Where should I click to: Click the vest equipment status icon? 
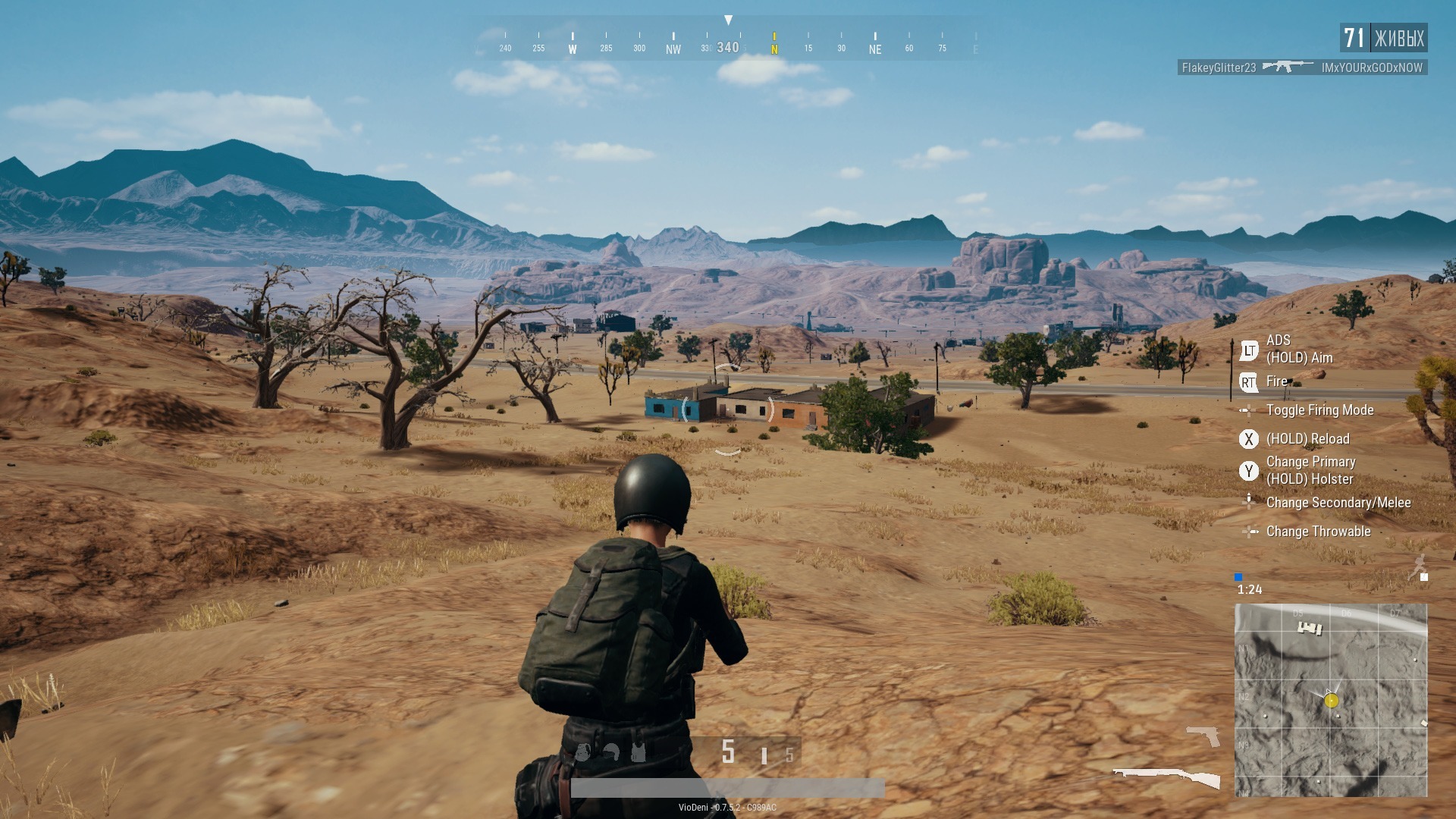[638, 752]
